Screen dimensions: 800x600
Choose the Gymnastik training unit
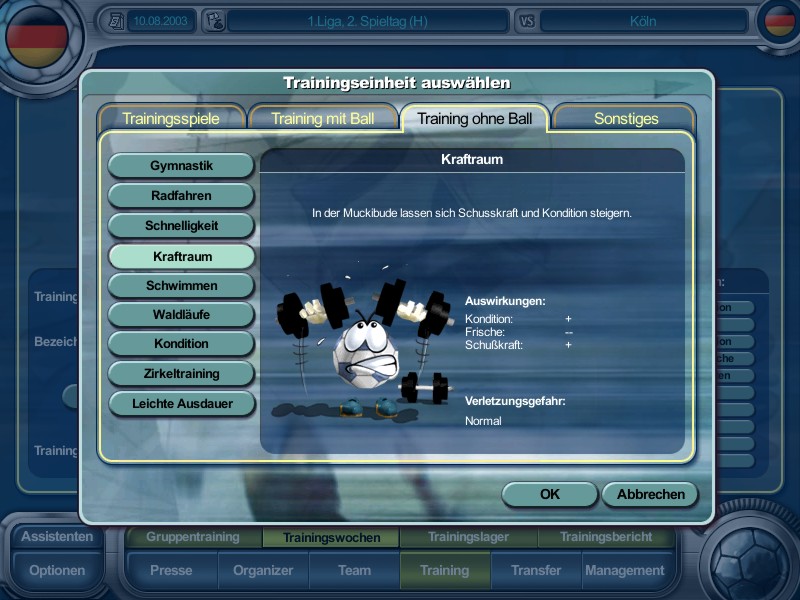181,165
